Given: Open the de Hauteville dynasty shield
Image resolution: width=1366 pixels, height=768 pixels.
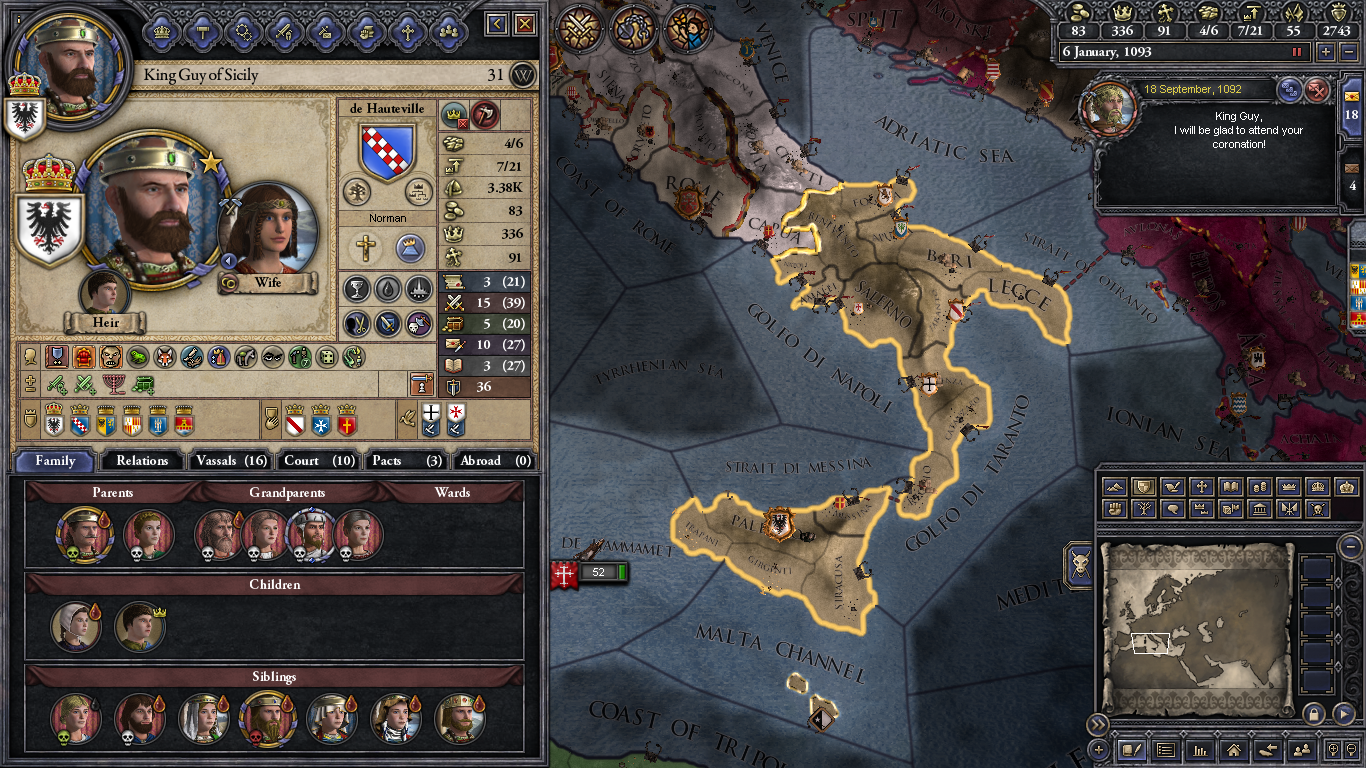Looking at the screenshot, I should pos(386,152).
